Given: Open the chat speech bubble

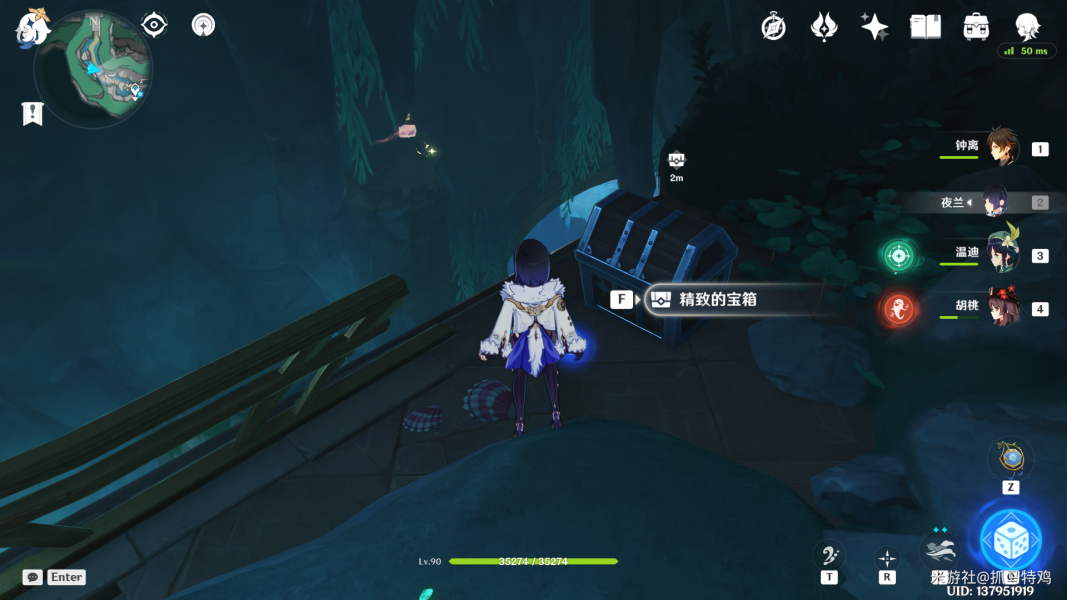Looking at the screenshot, I should click(32, 577).
